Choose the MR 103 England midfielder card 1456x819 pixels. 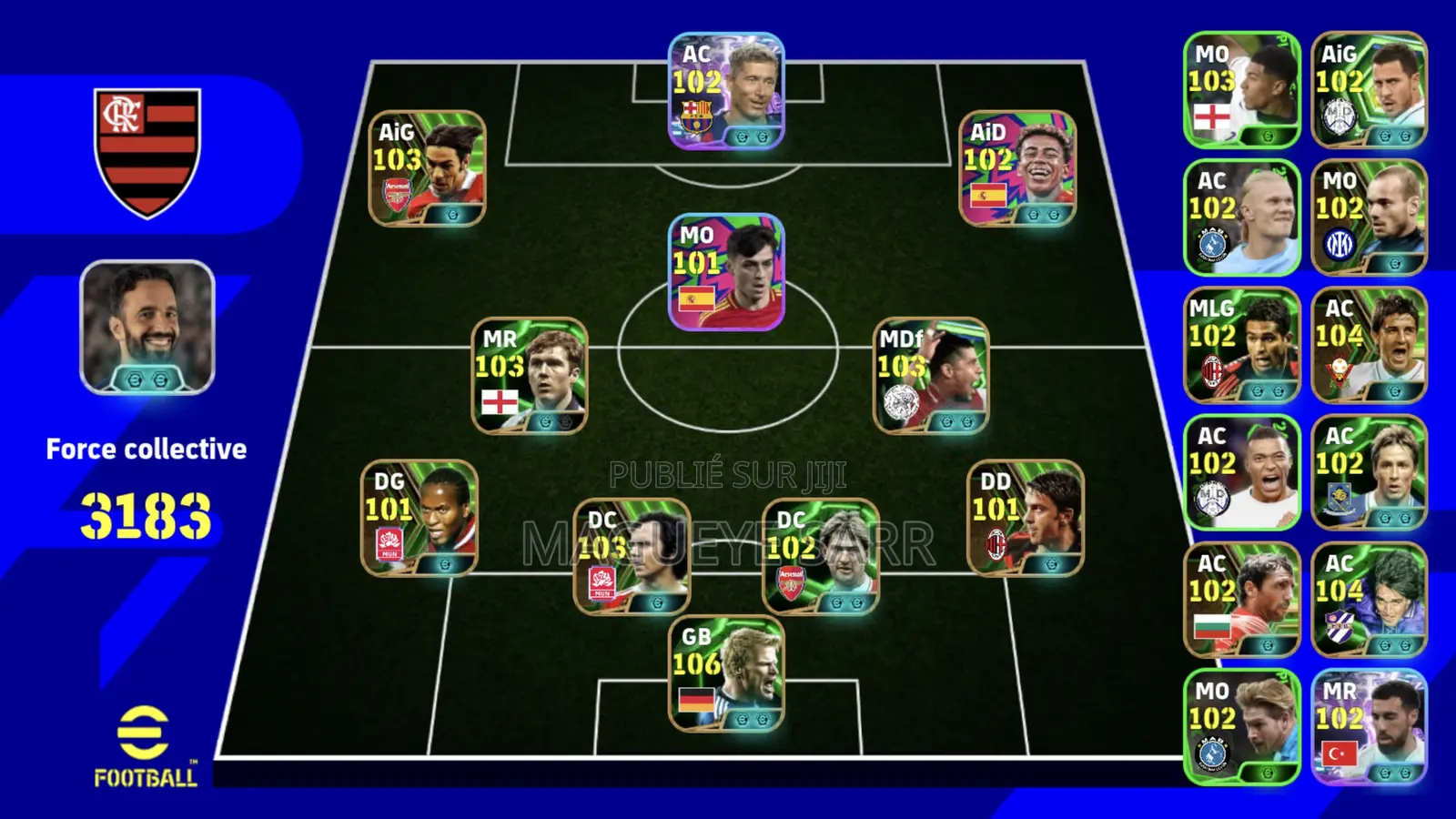[530, 376]
